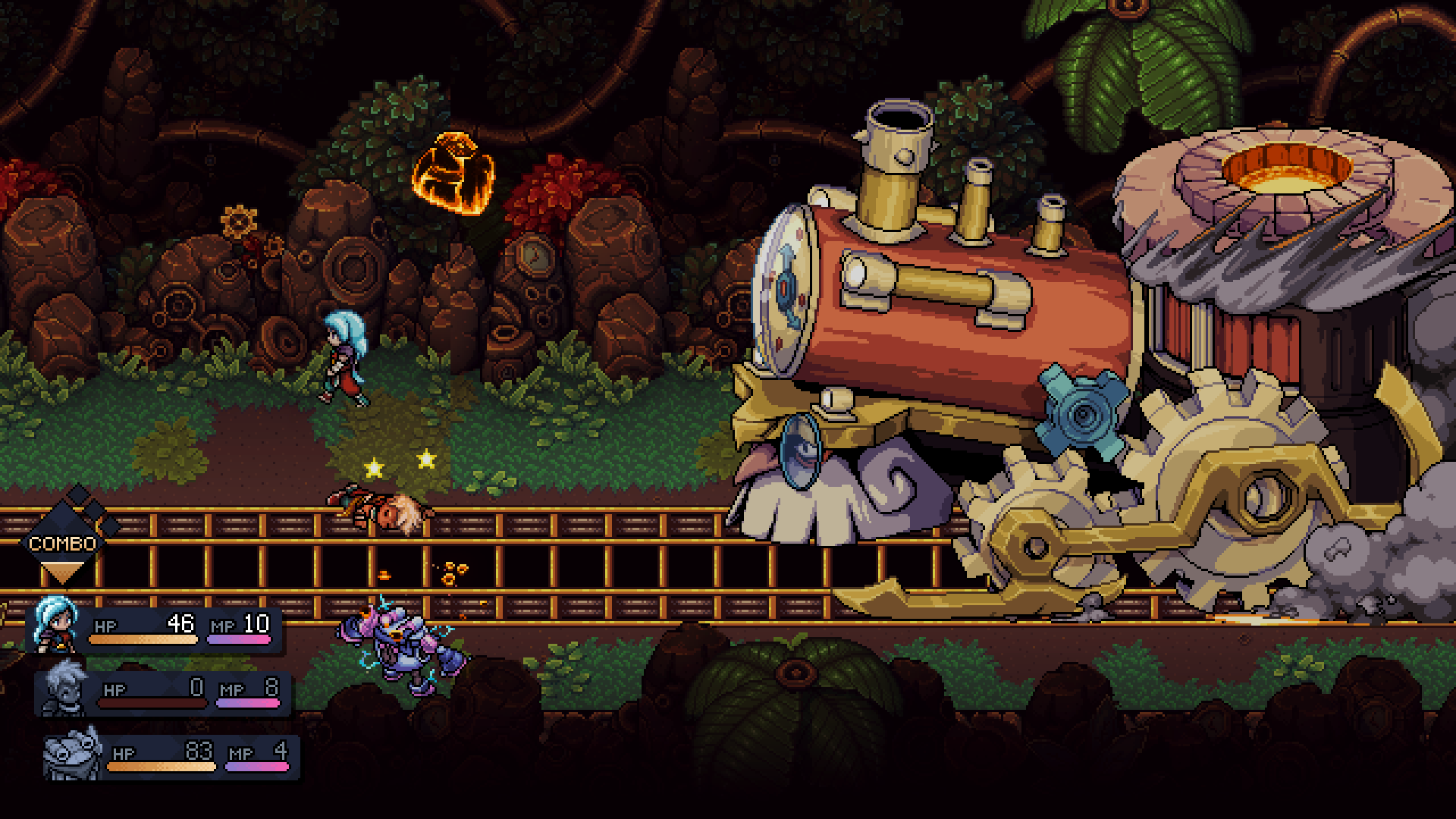Pick the bottom party portrait with 83 HP

coord(72,754)
